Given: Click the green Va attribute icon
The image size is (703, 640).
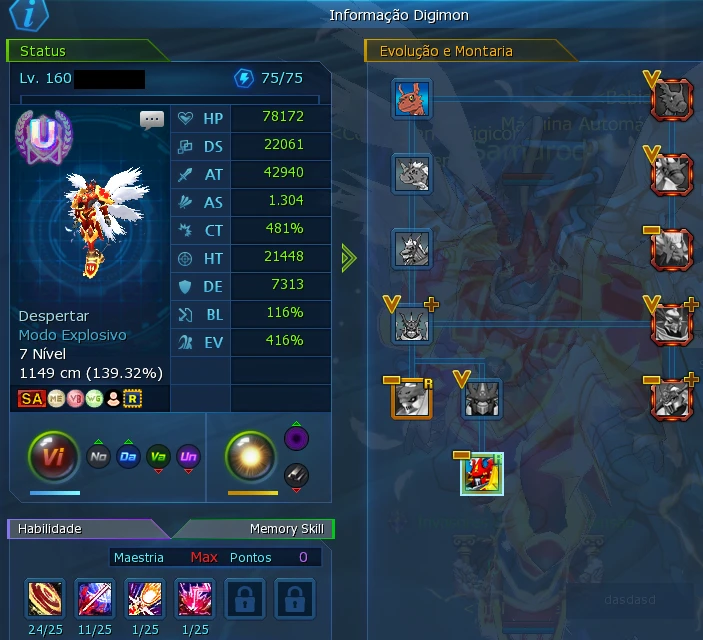Looking at the screenshot, I should point(158,458).
